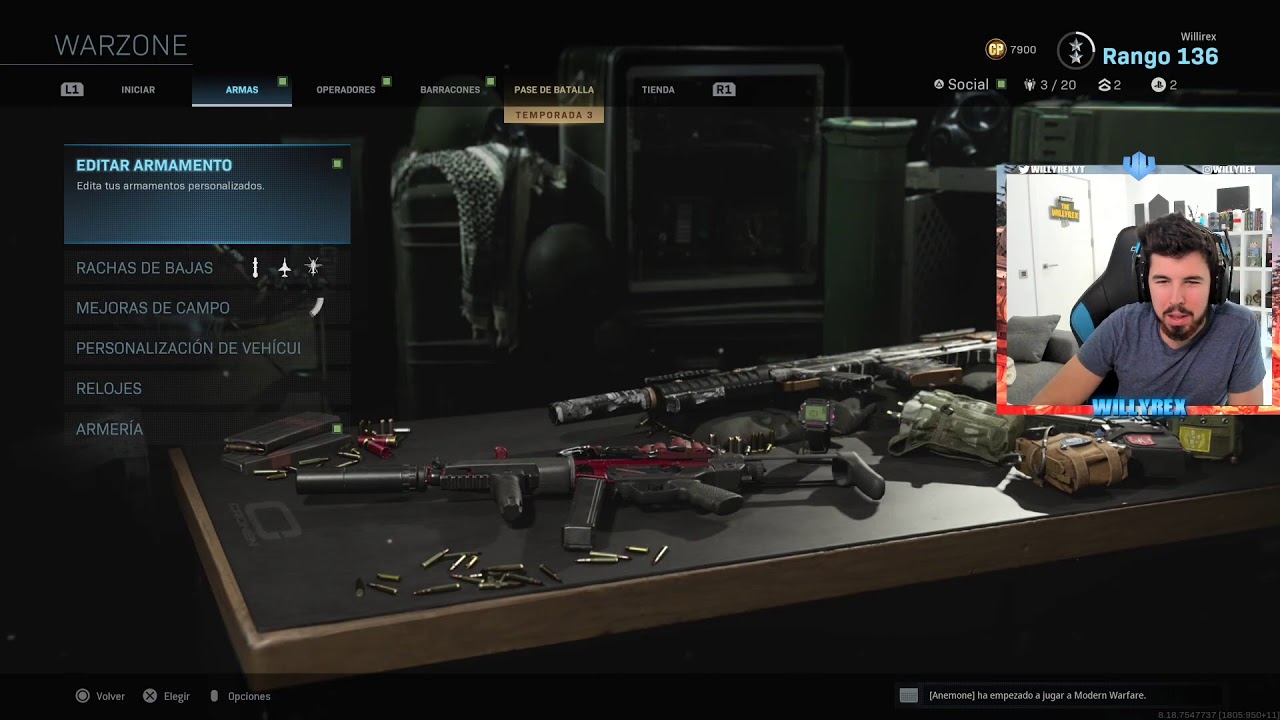Image resolution: width=1280 pixels, height=720 pixels.
Task: Open the Social panel
Action: (968, 85)
